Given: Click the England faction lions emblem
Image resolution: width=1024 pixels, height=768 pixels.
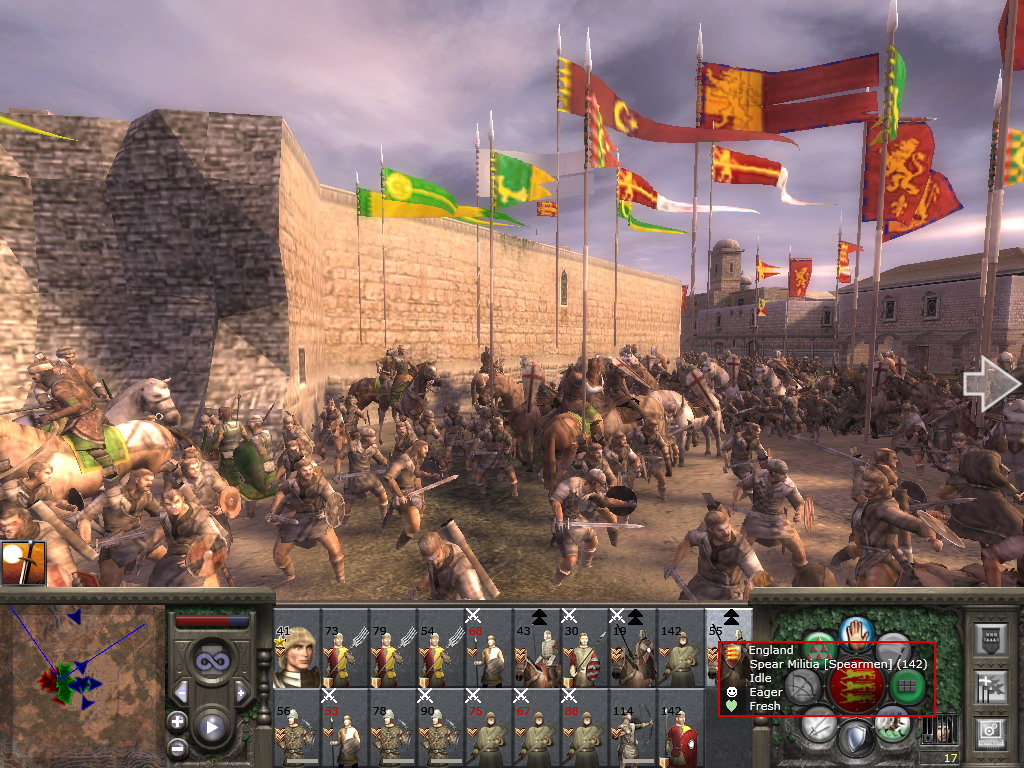Looking at the screenshot, I should click(x=856, y=686).
